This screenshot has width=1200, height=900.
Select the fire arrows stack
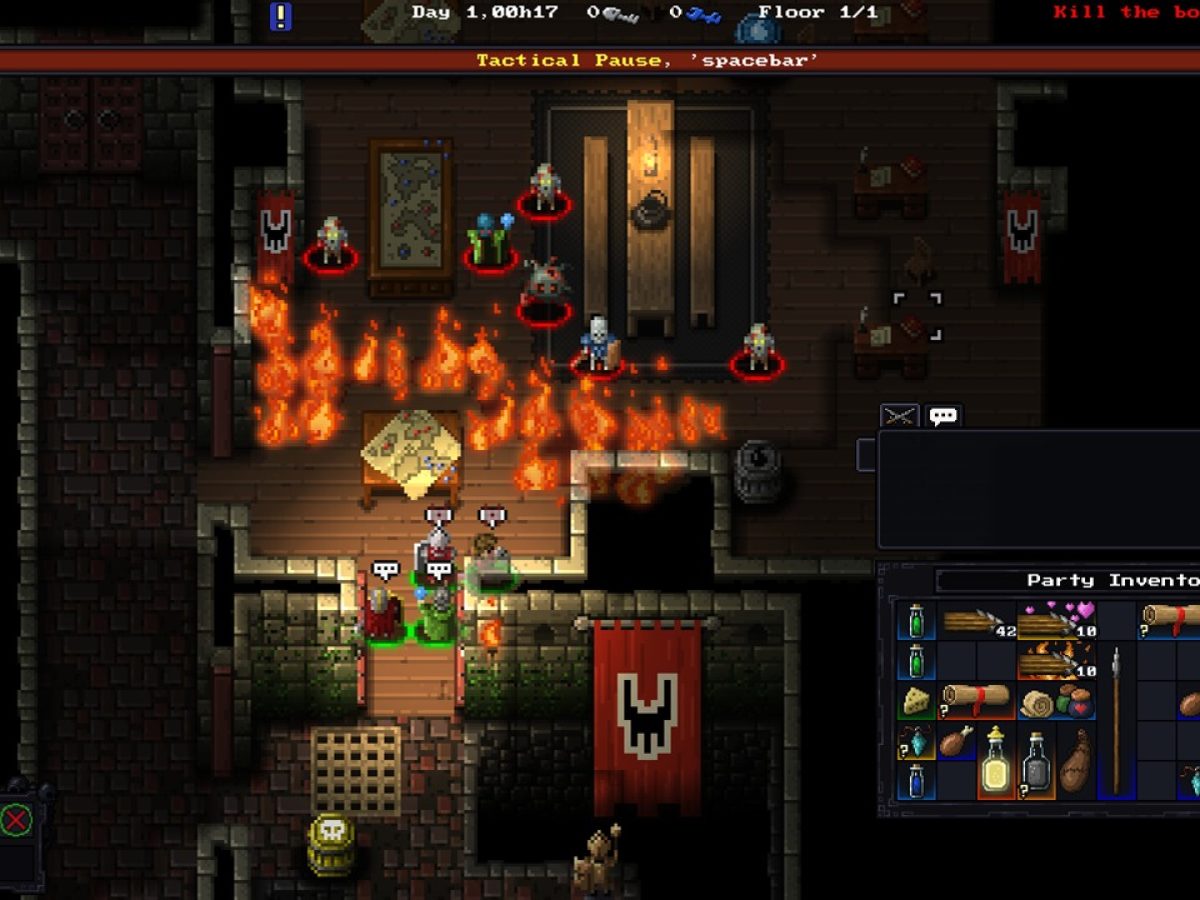pos(1056,661)
